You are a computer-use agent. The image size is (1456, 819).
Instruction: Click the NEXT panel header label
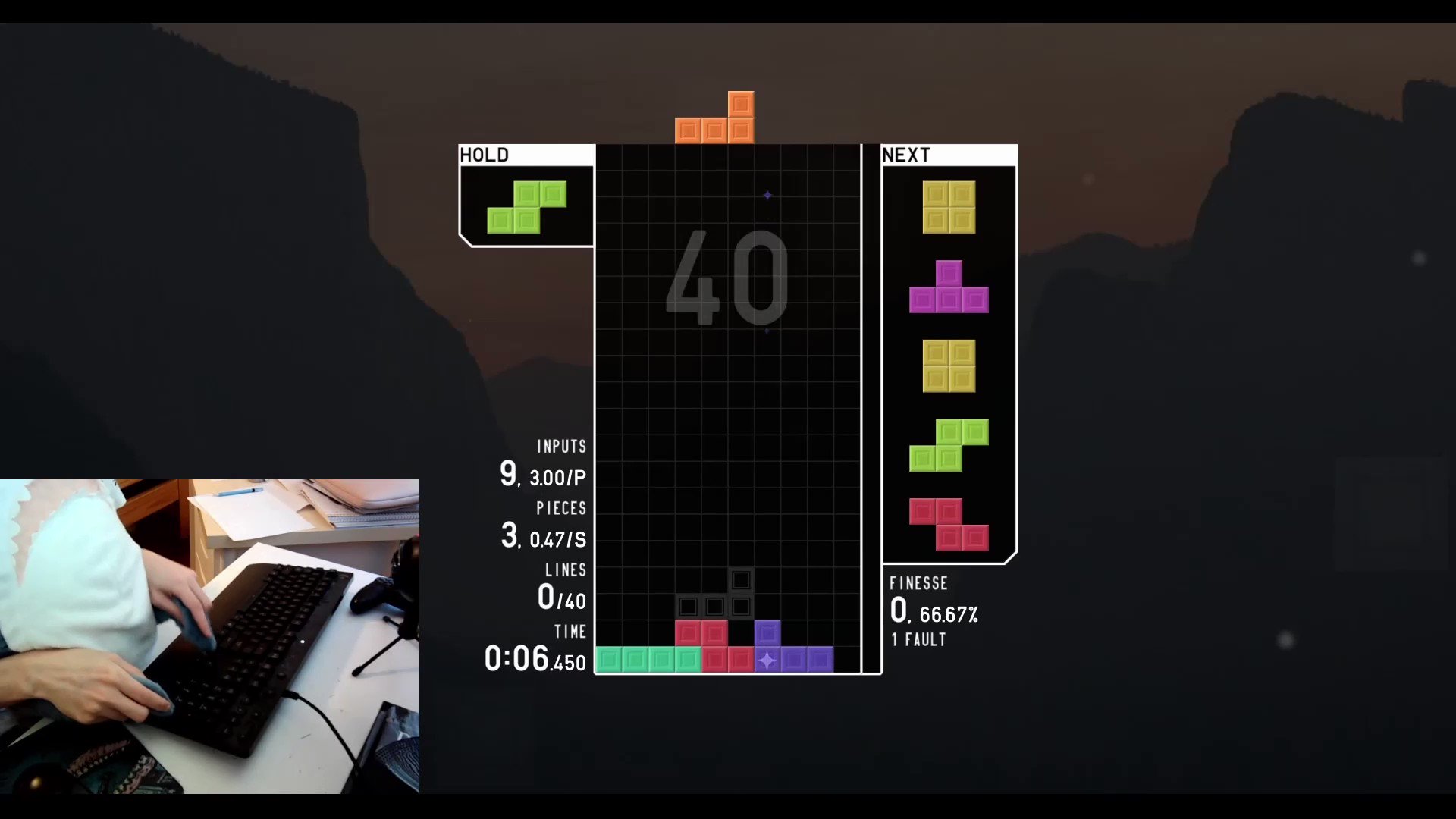pos(905,155)
